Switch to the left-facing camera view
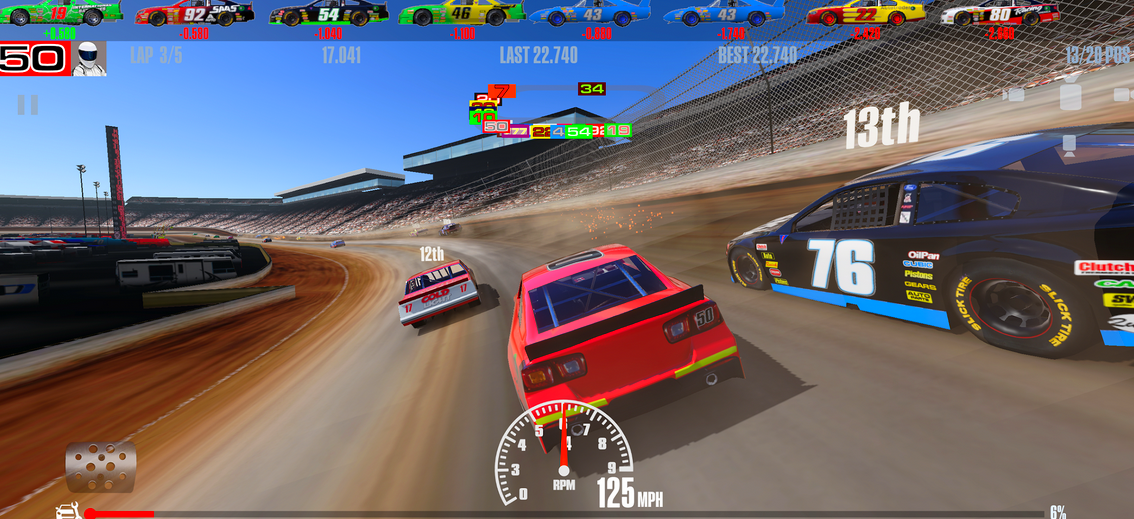The image size is (1134, 519). (1014, 95)
